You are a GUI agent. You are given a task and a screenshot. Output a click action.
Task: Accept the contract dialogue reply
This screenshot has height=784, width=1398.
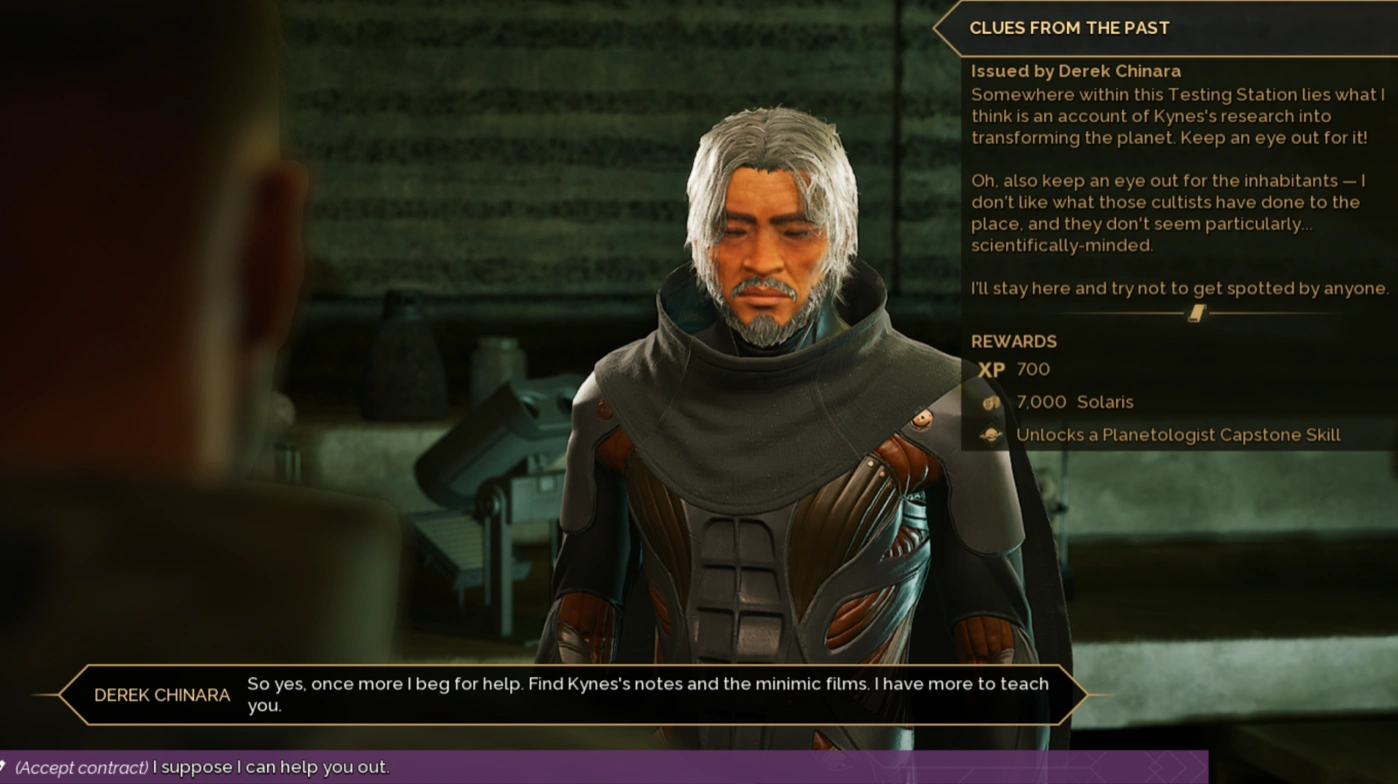coord(202,767)
